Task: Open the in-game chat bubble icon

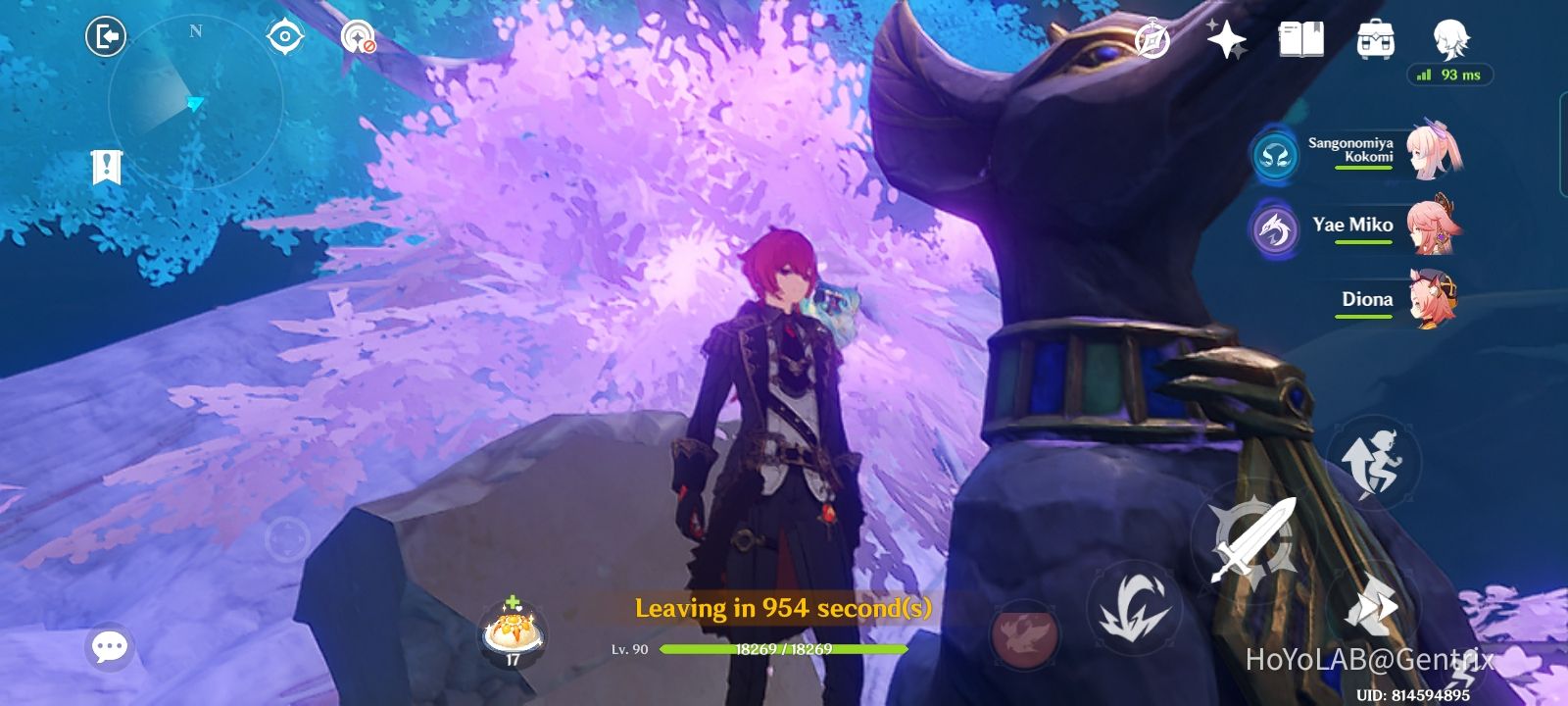Action: pyautogui.click(x=110, y=645)
